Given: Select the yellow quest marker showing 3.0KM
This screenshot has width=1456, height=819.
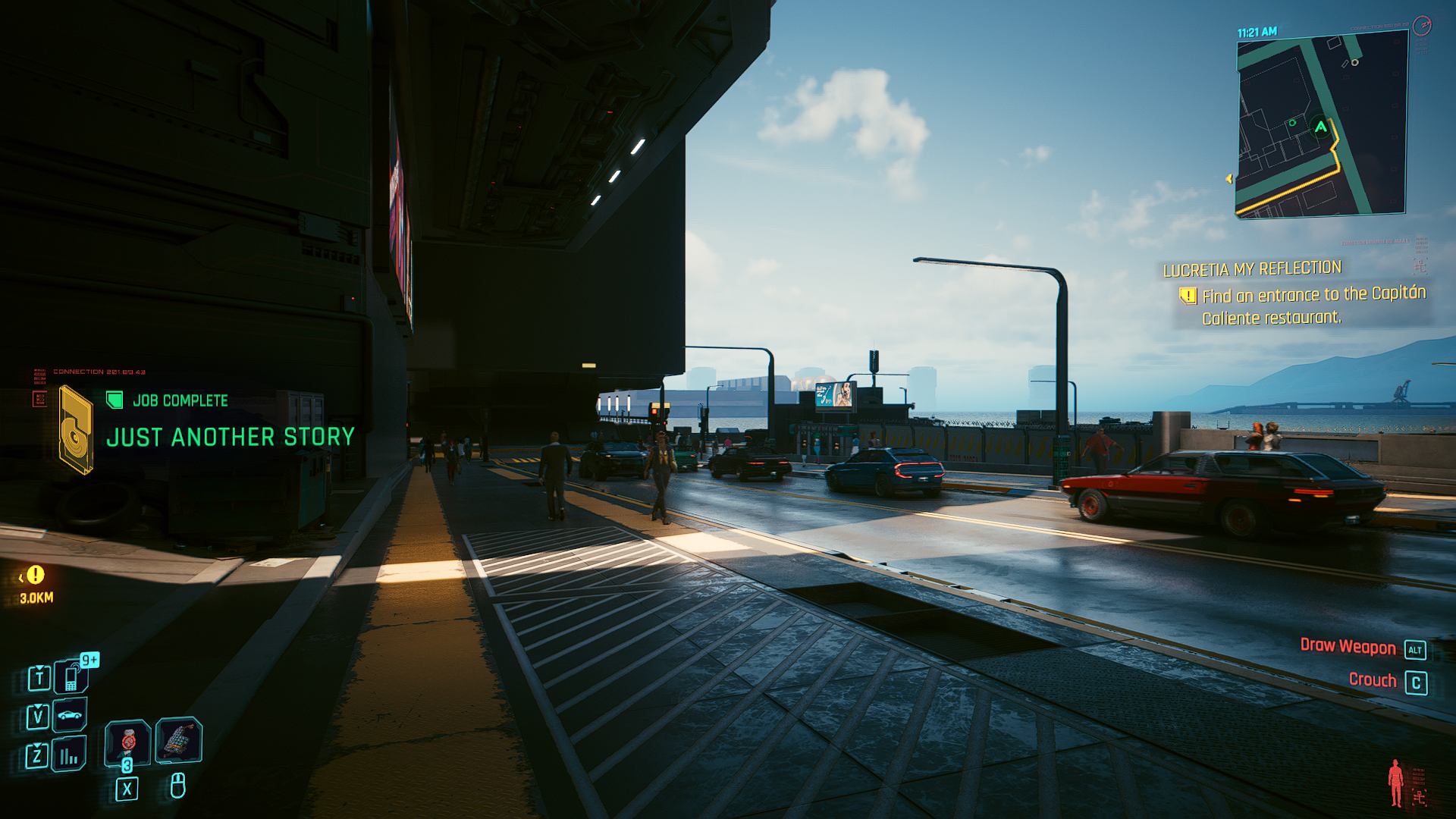Looking at the screenshot, I should click(x=36, y=575).
